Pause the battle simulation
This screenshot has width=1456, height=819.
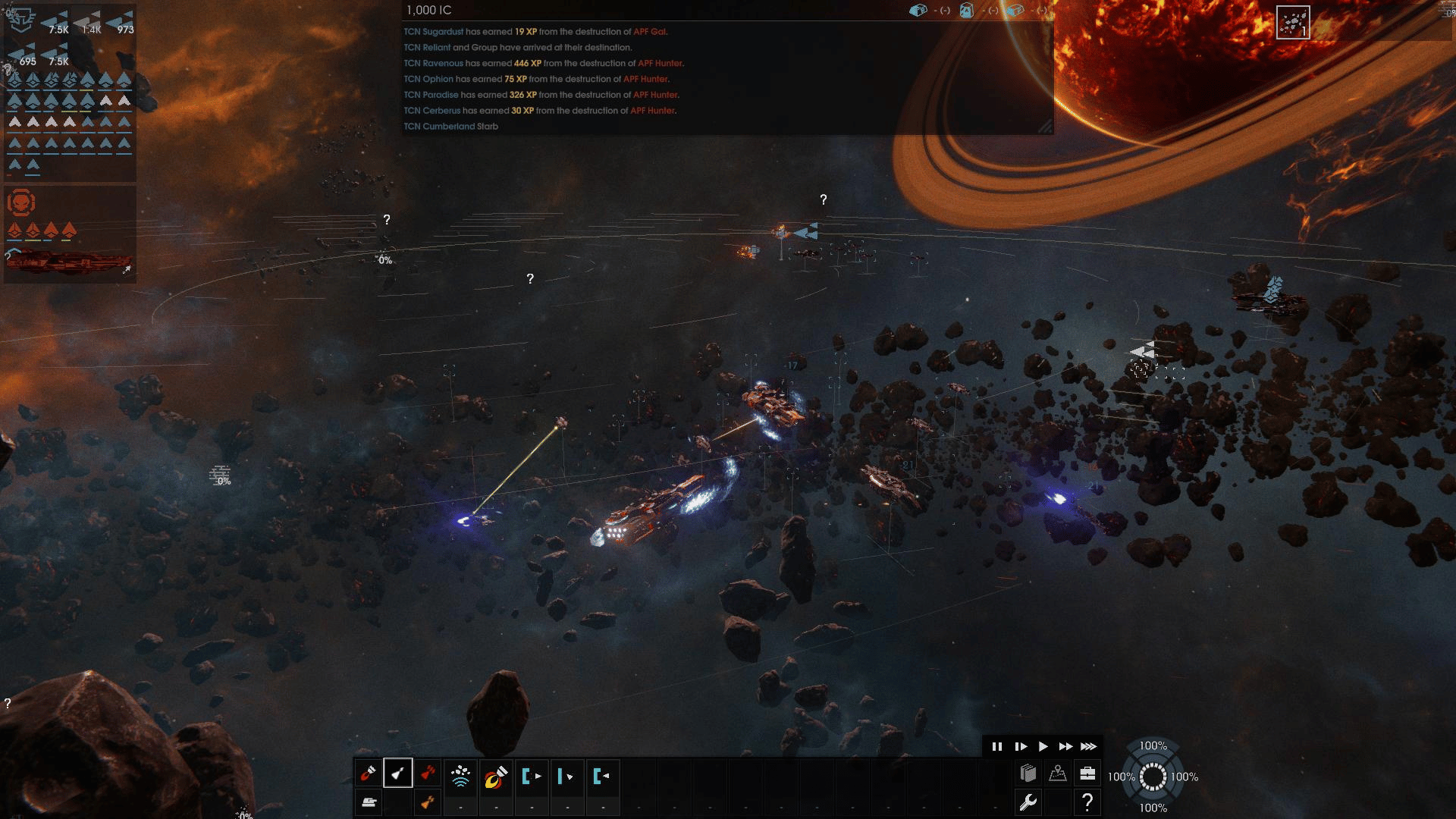[x=996, y=747]
